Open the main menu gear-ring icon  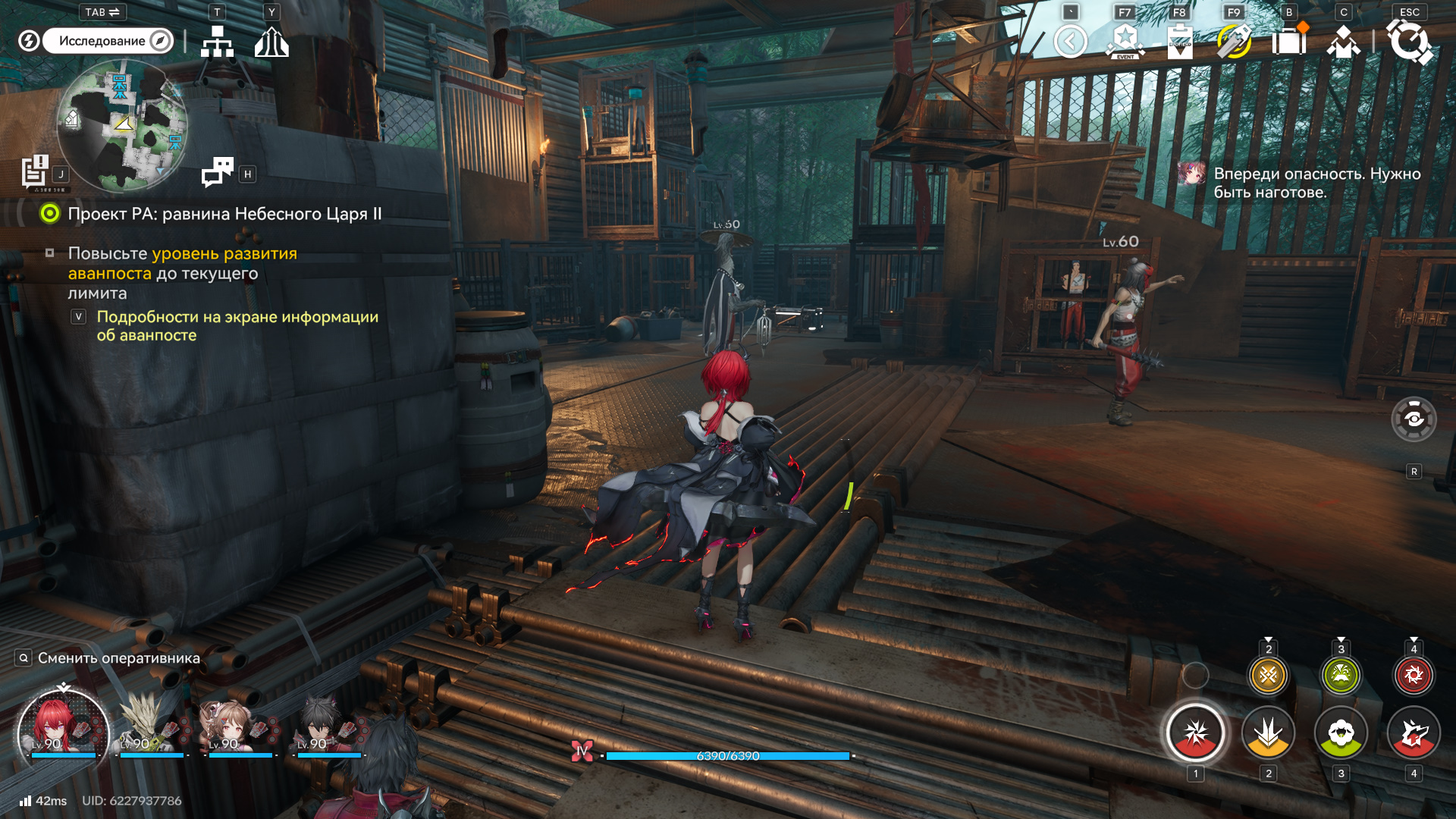click(1409, 42)
